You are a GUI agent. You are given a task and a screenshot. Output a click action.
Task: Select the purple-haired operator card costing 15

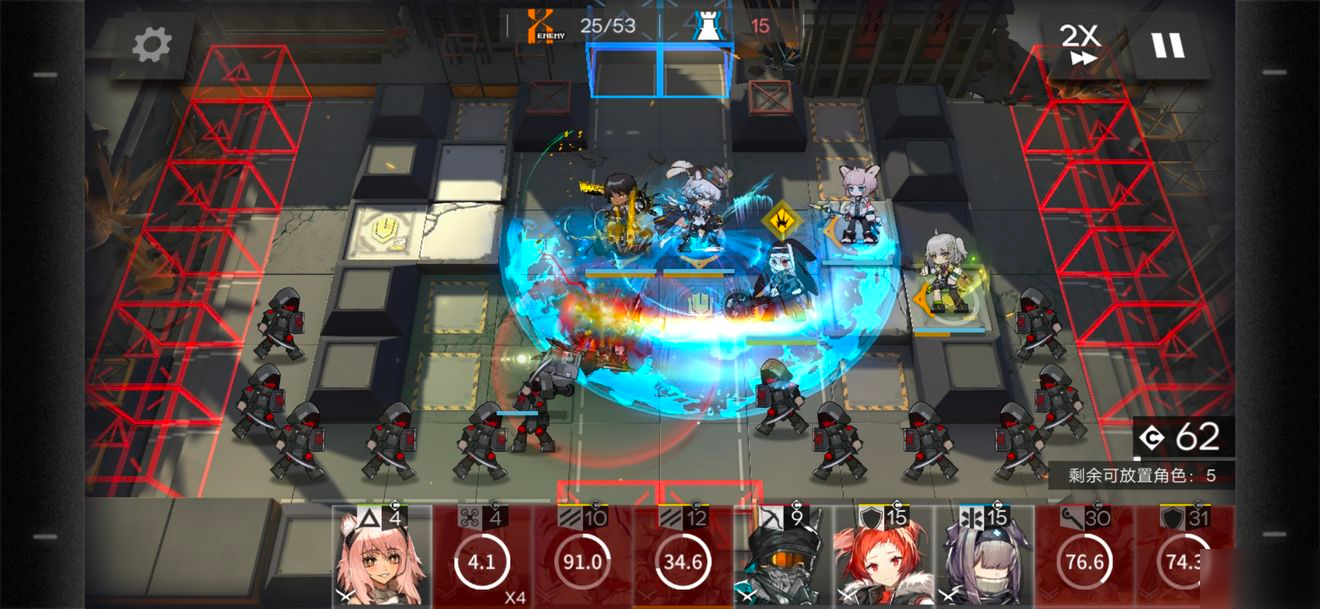[984, 557]
